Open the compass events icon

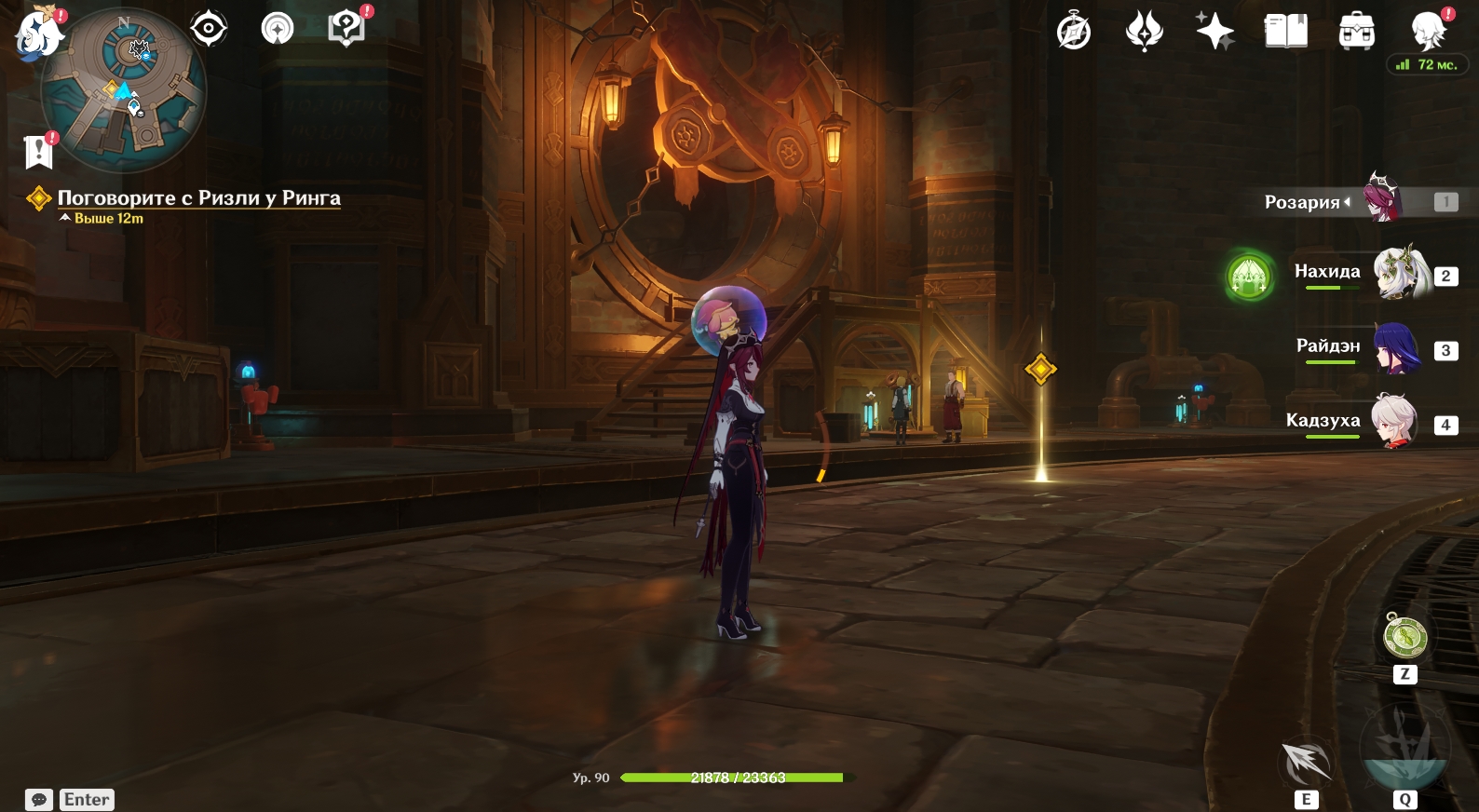[x=1074, y=32]
